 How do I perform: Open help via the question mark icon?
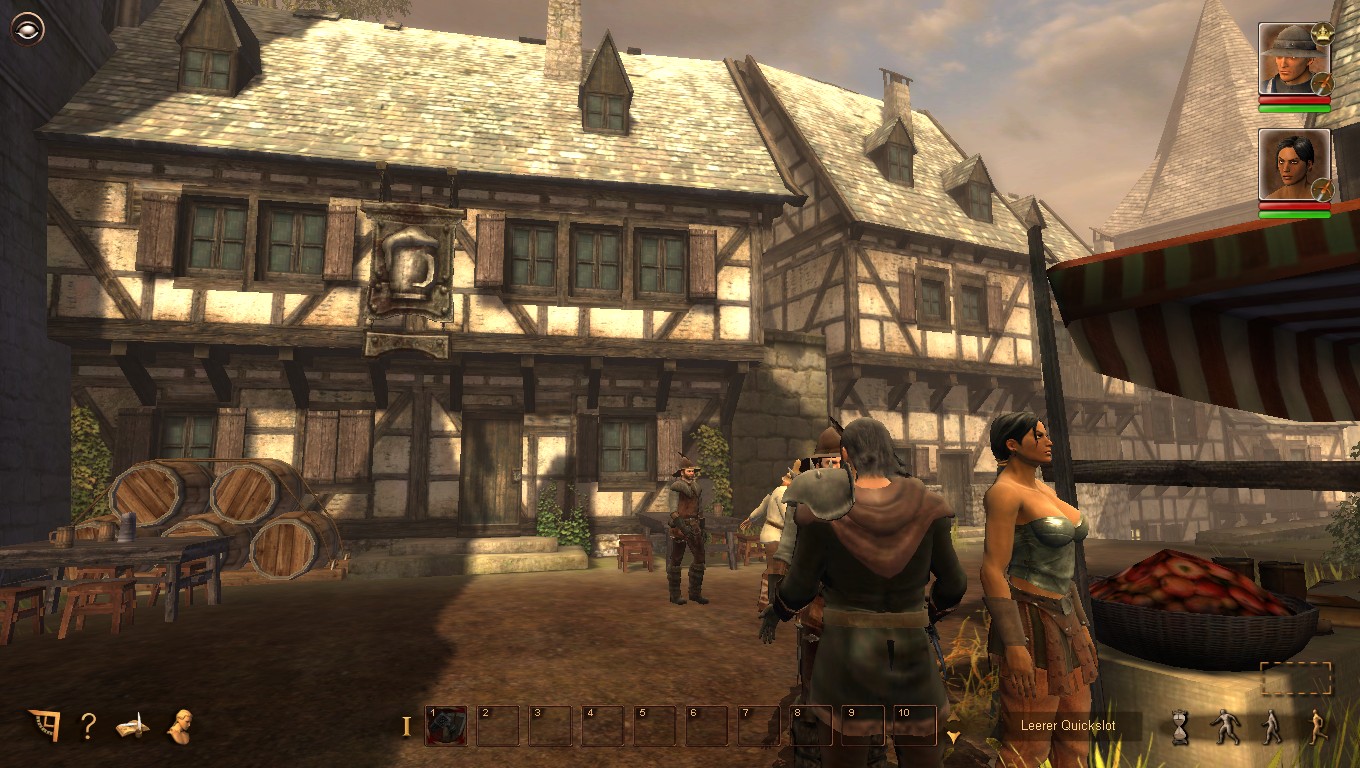click(88, 726)
